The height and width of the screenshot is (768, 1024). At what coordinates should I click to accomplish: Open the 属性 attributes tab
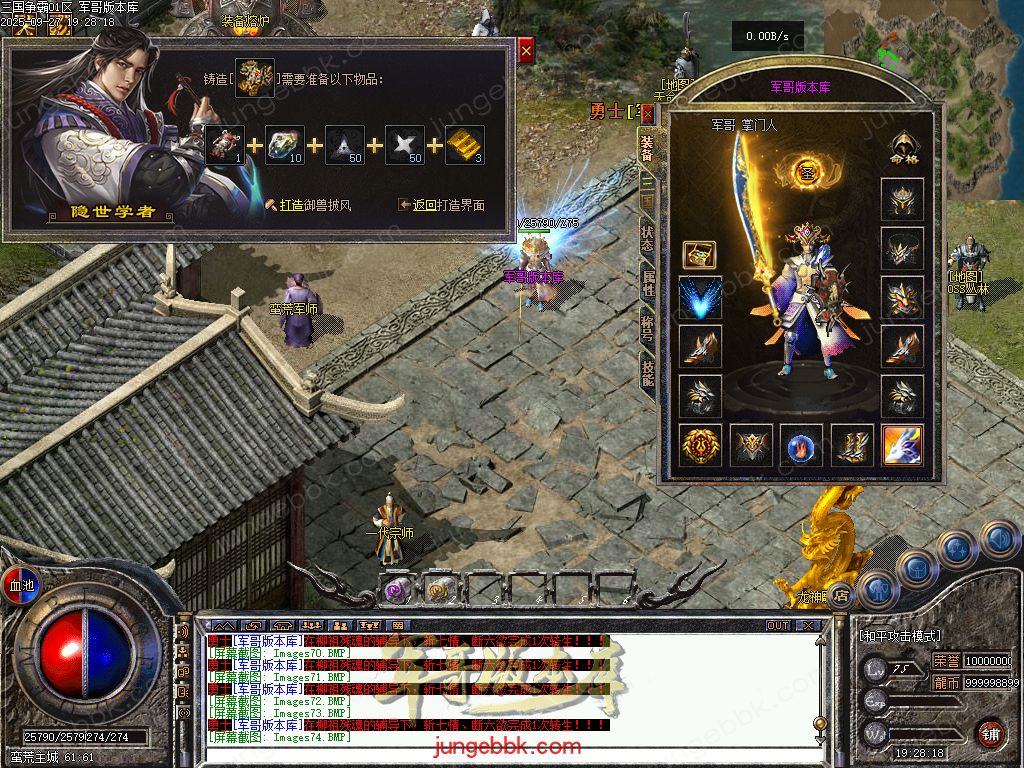(x=647, y=283)
